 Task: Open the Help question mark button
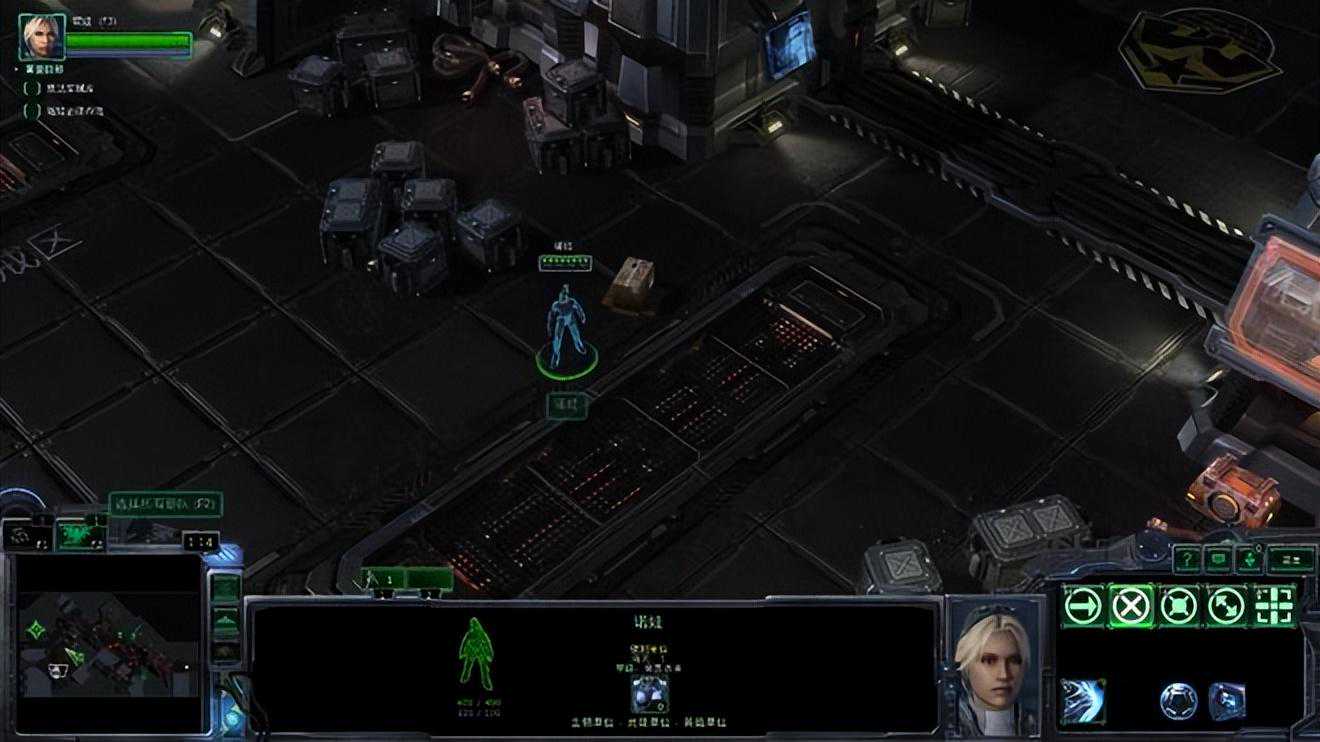point(1186,559)
